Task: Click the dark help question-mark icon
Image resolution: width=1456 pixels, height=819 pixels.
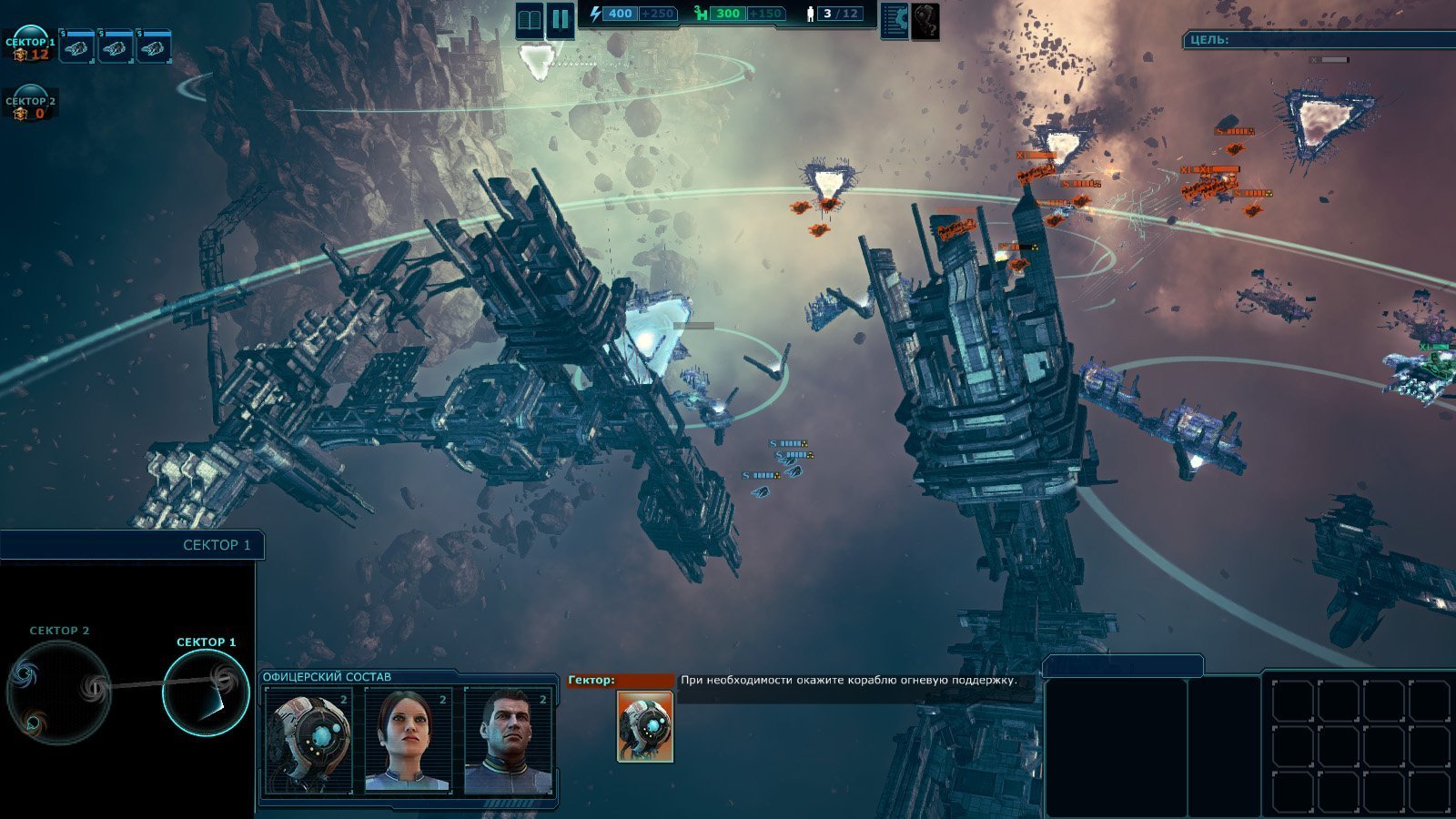Action: (x=925, y=20)
